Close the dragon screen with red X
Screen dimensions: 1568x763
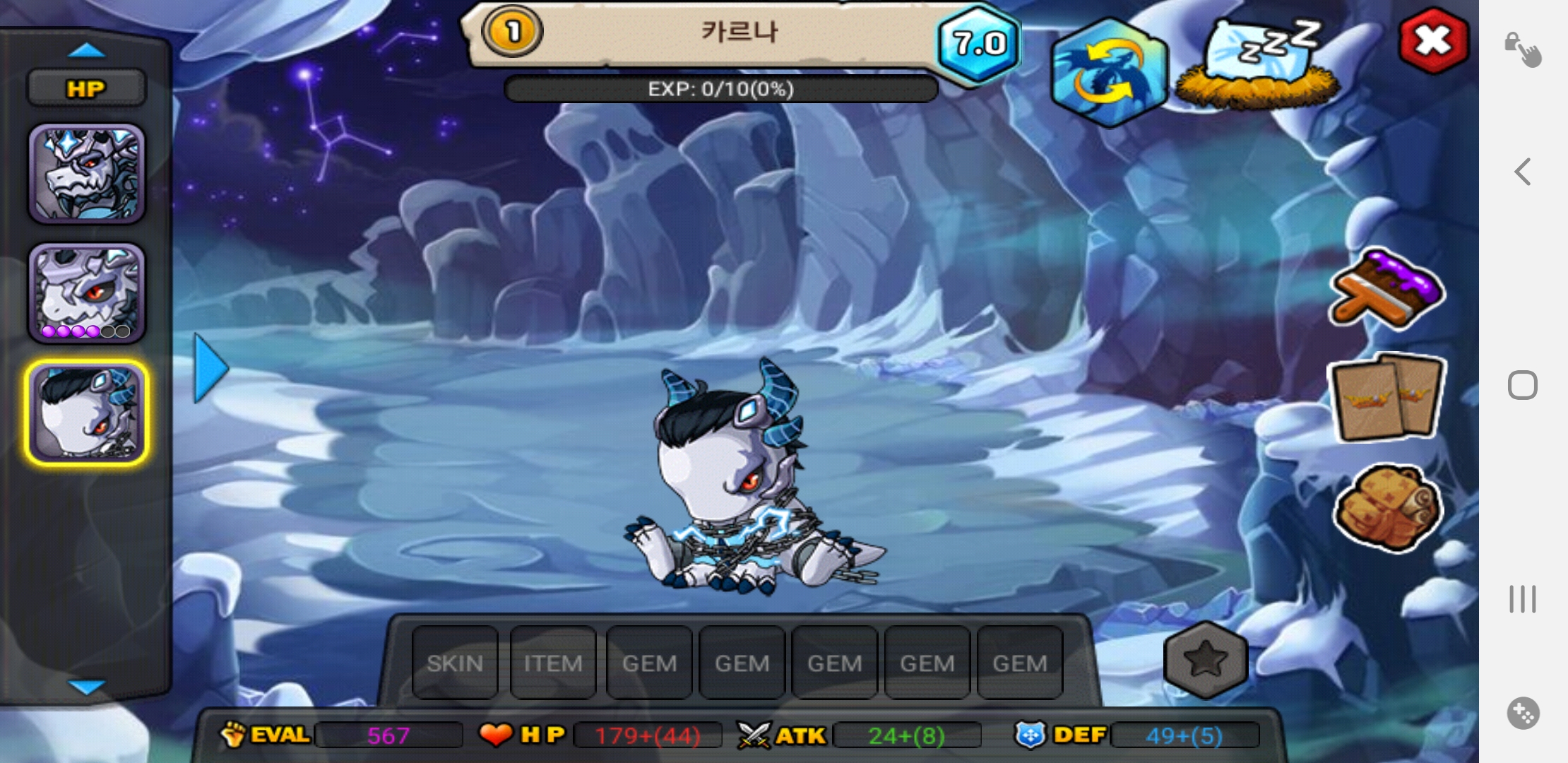point(1433,40)
